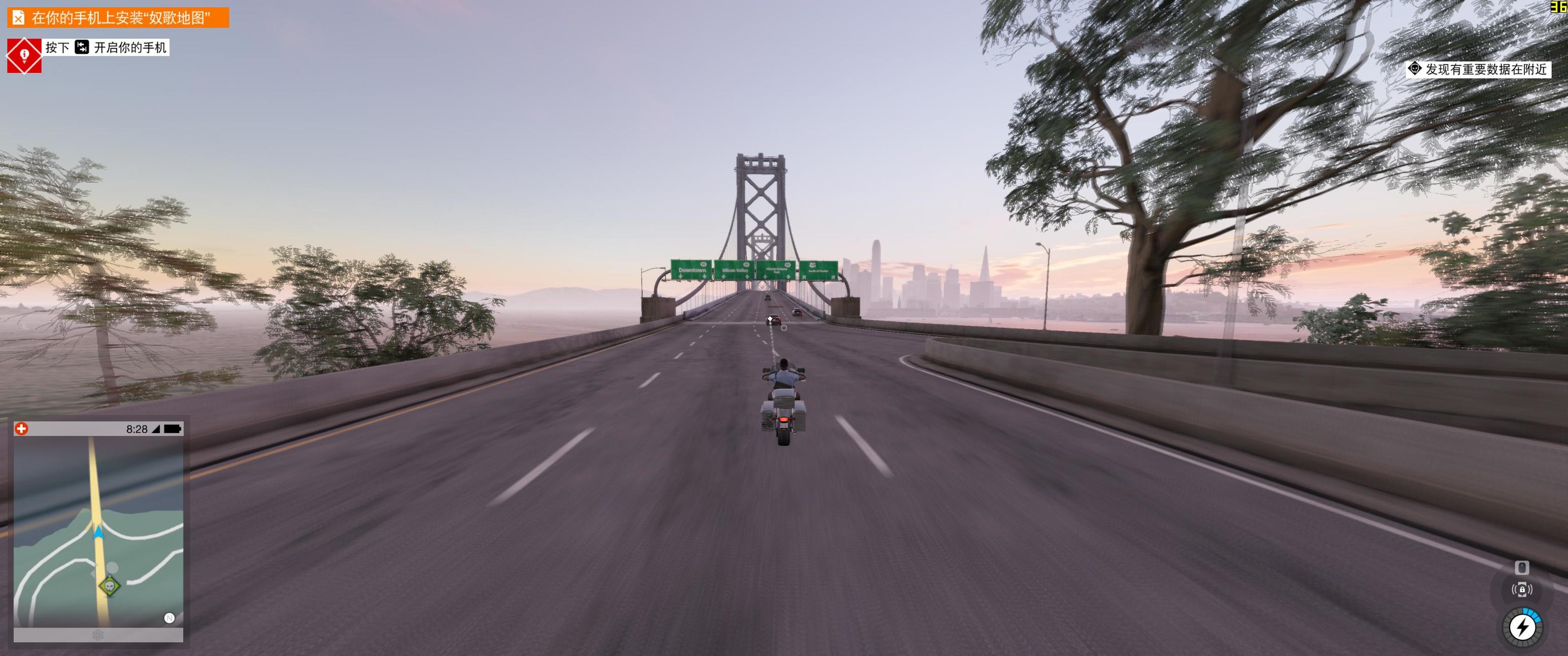Click the faint DedSec logo below minimap
This screenshot has height=656, width=1568.
click(98, 635)
